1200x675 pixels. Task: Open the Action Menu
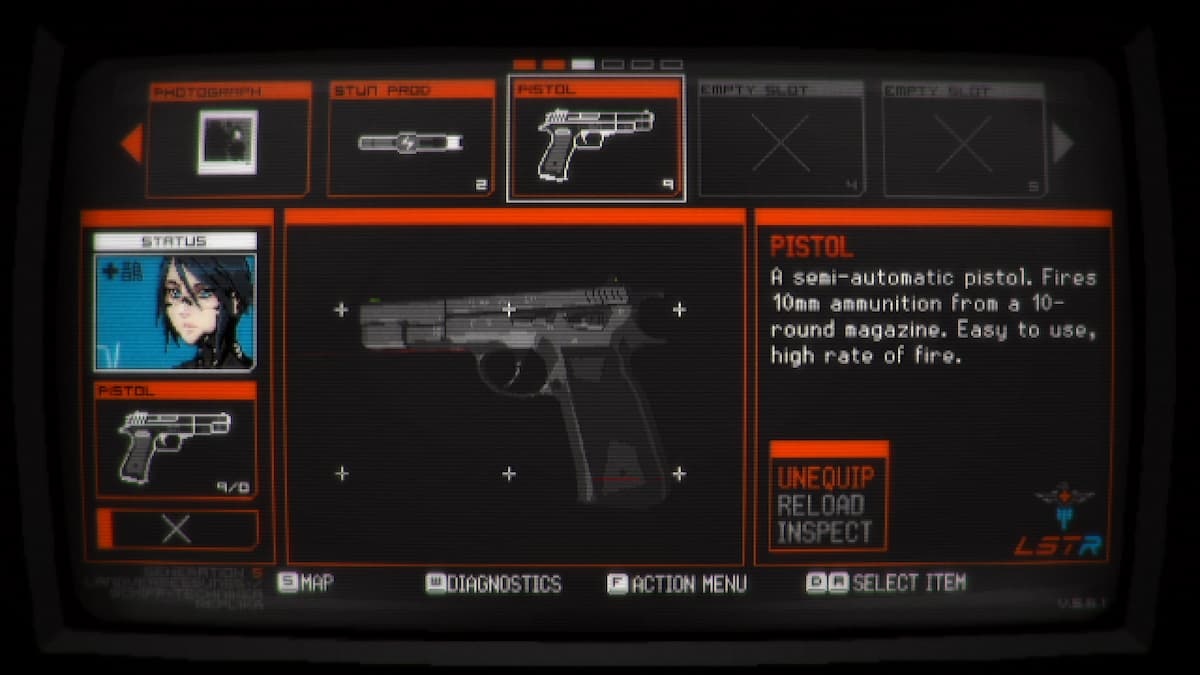click(677, 584)
